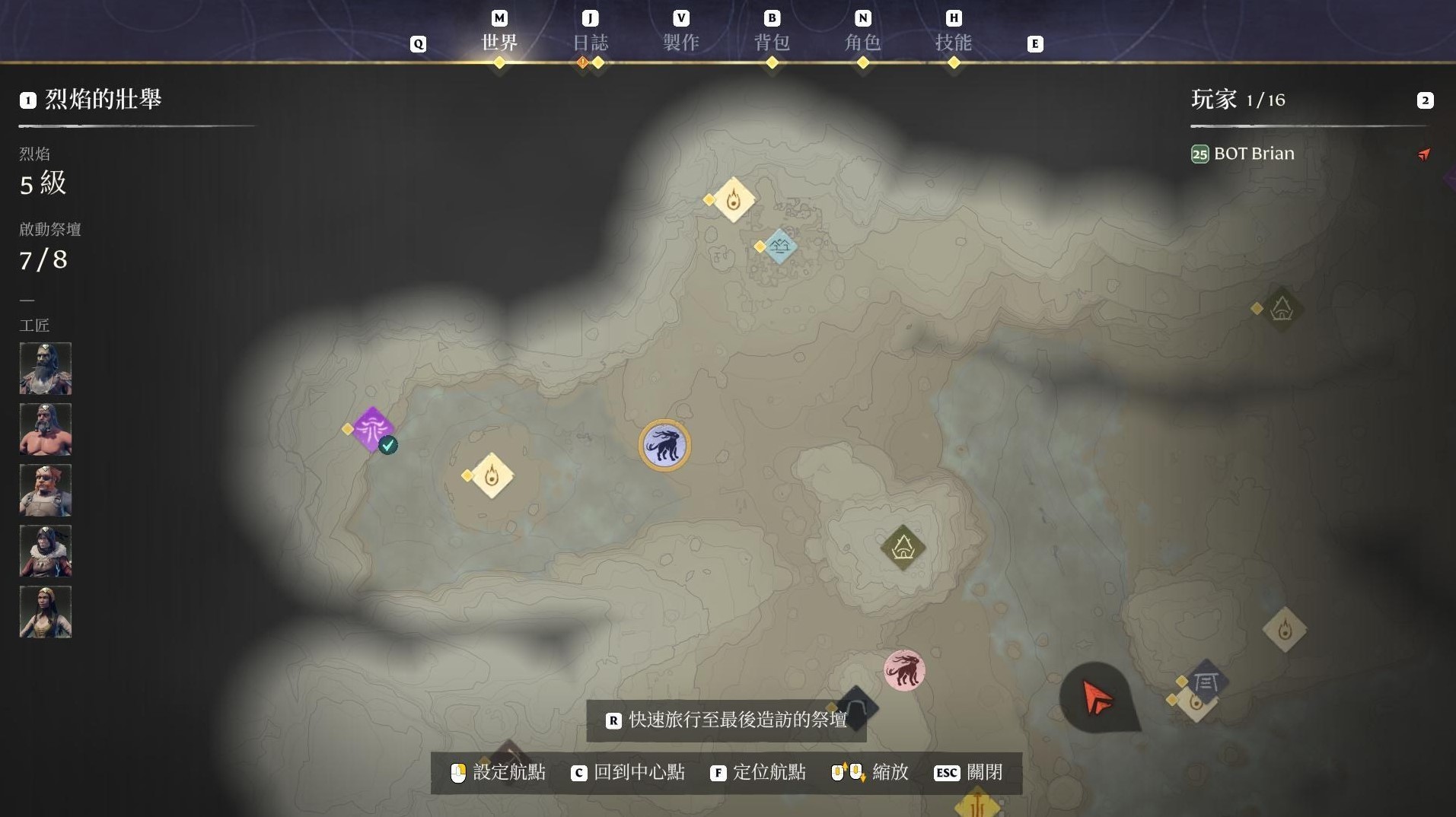The height and width of the screenshot is (817, 1456).
Task: Open the 日誌 journal tab
Action: pyautogui.click(x=590, y=42)
